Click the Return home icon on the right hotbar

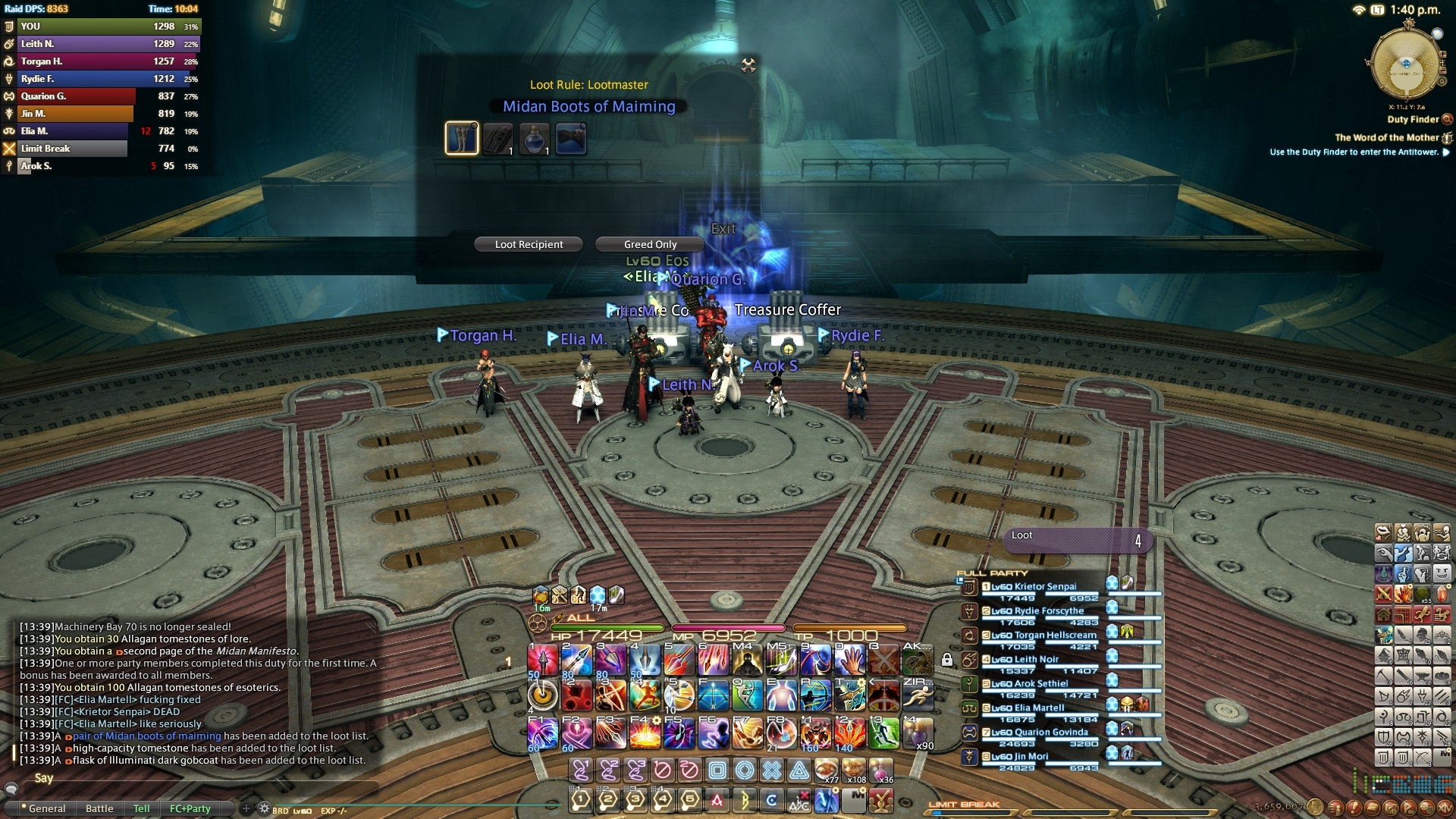(x=1384, y=614)
